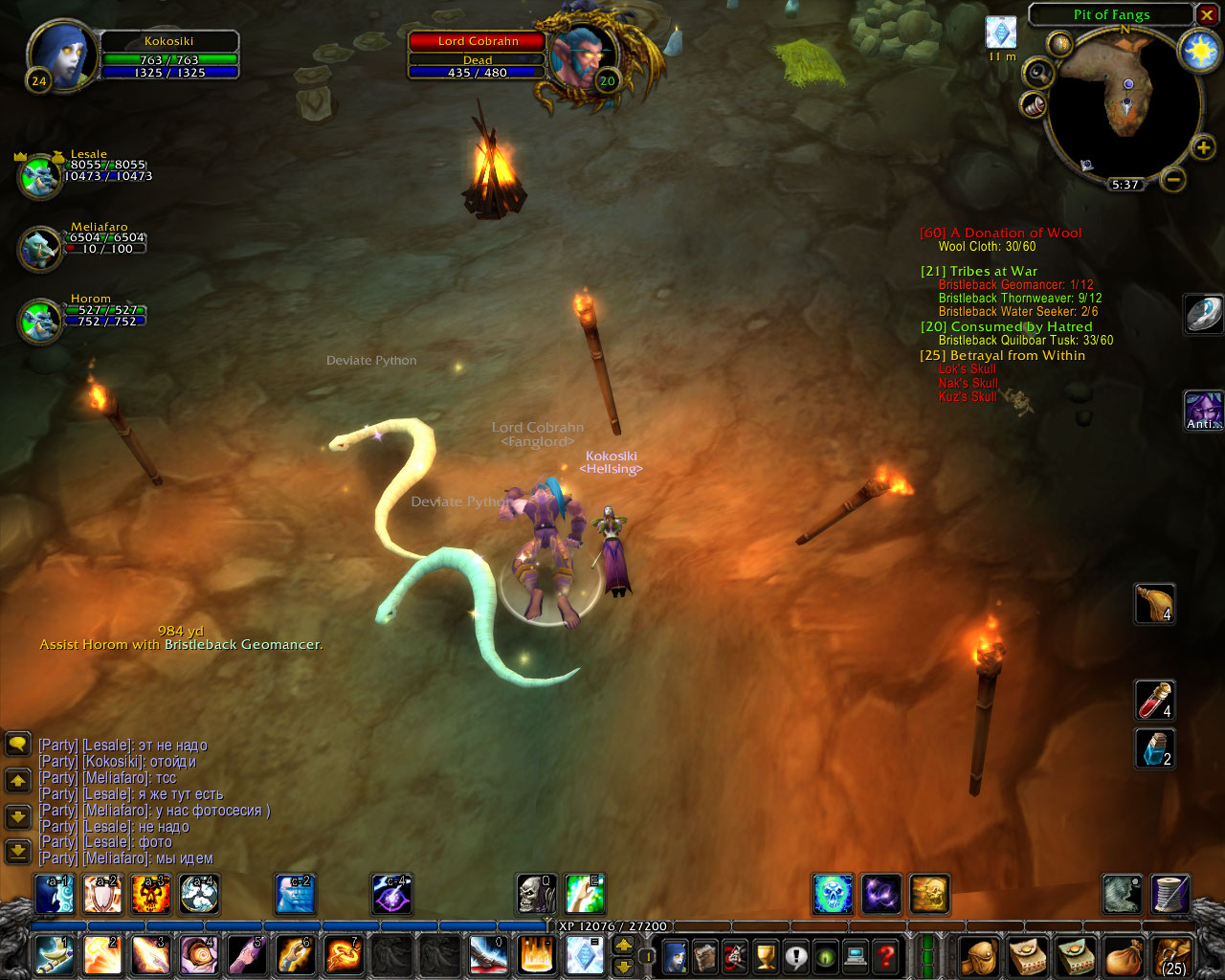Image resolution: width=1225 pixels, height=980 pixels.
Task: Click Kokosiki's player portrait
Action: 61,56
